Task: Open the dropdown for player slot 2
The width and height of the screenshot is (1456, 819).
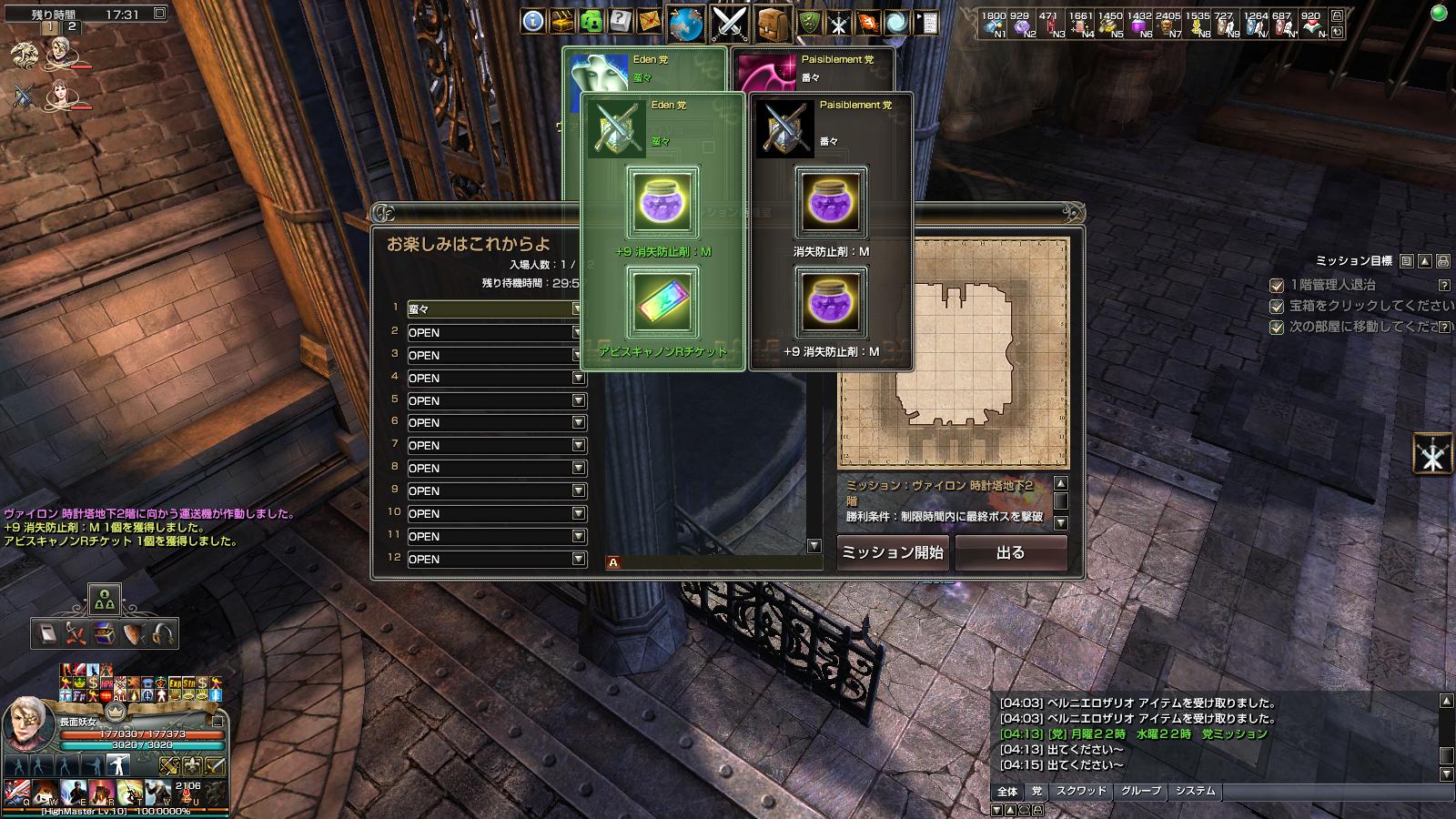Action: 578,332
